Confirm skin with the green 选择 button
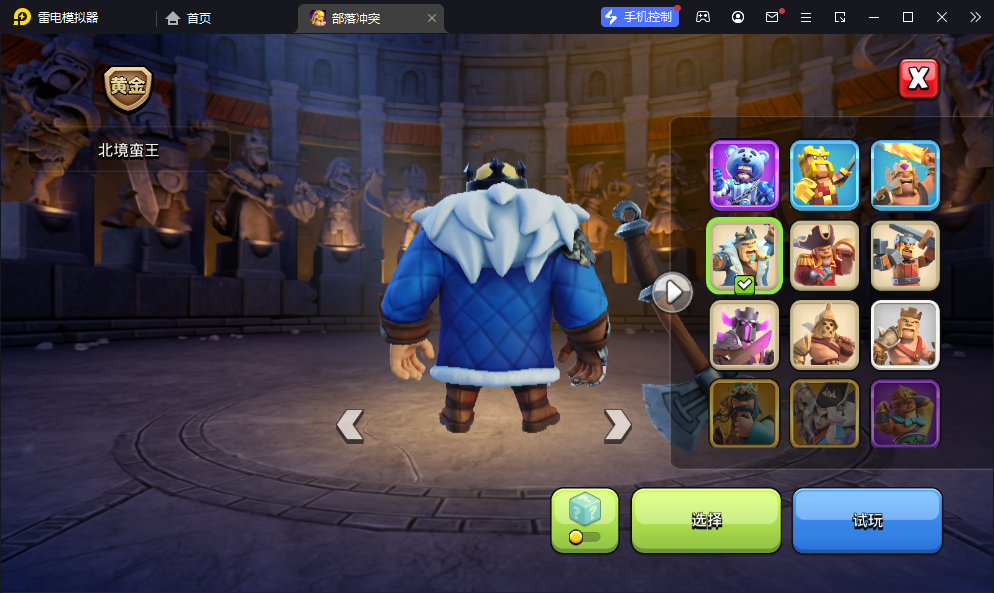Viewport: 994px width, 593px height. (706, 520)
